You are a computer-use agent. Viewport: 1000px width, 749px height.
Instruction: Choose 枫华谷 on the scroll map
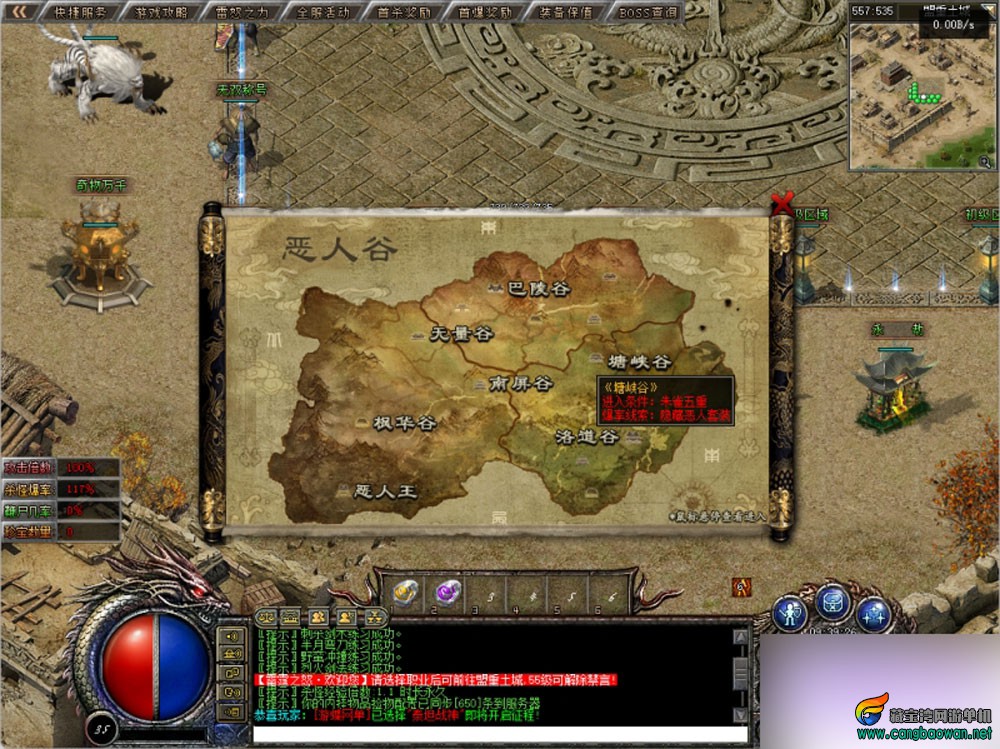[x=404, y=423]
